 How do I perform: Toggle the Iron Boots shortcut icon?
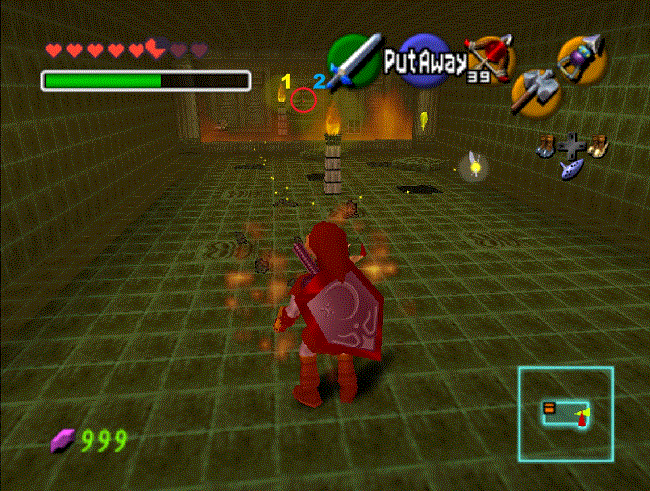tap(546, 148)
